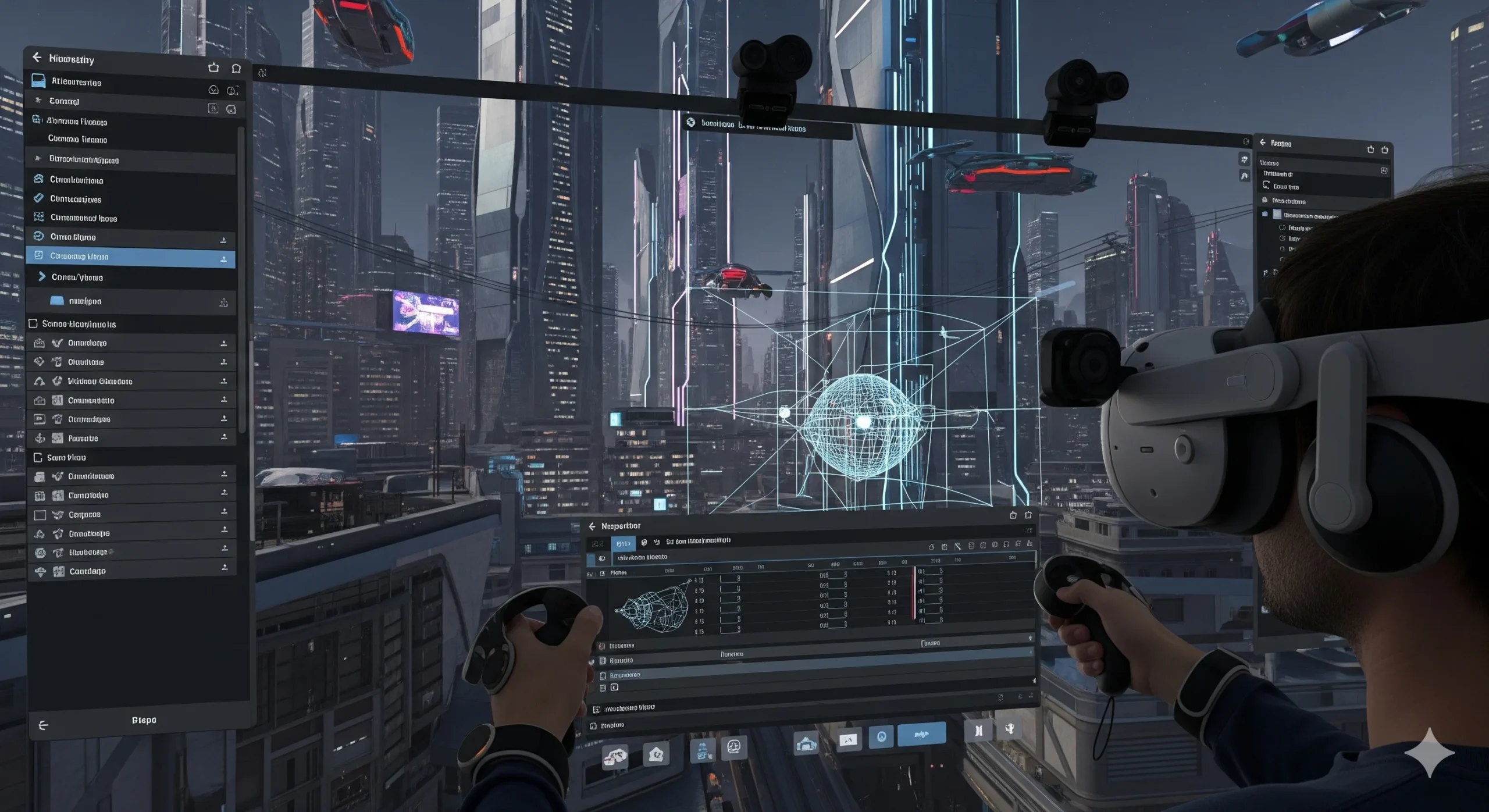1489x812 pixels.
Task: Open the house icon tool in the bottom toolbar
Action: click(x=656, y=754)
